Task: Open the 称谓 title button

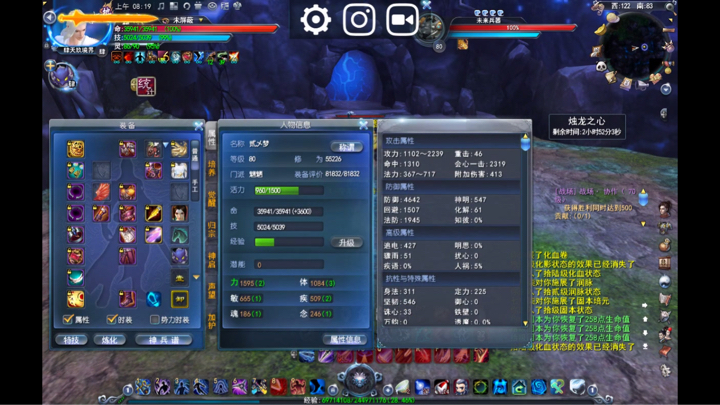Action: coord(347,146)
